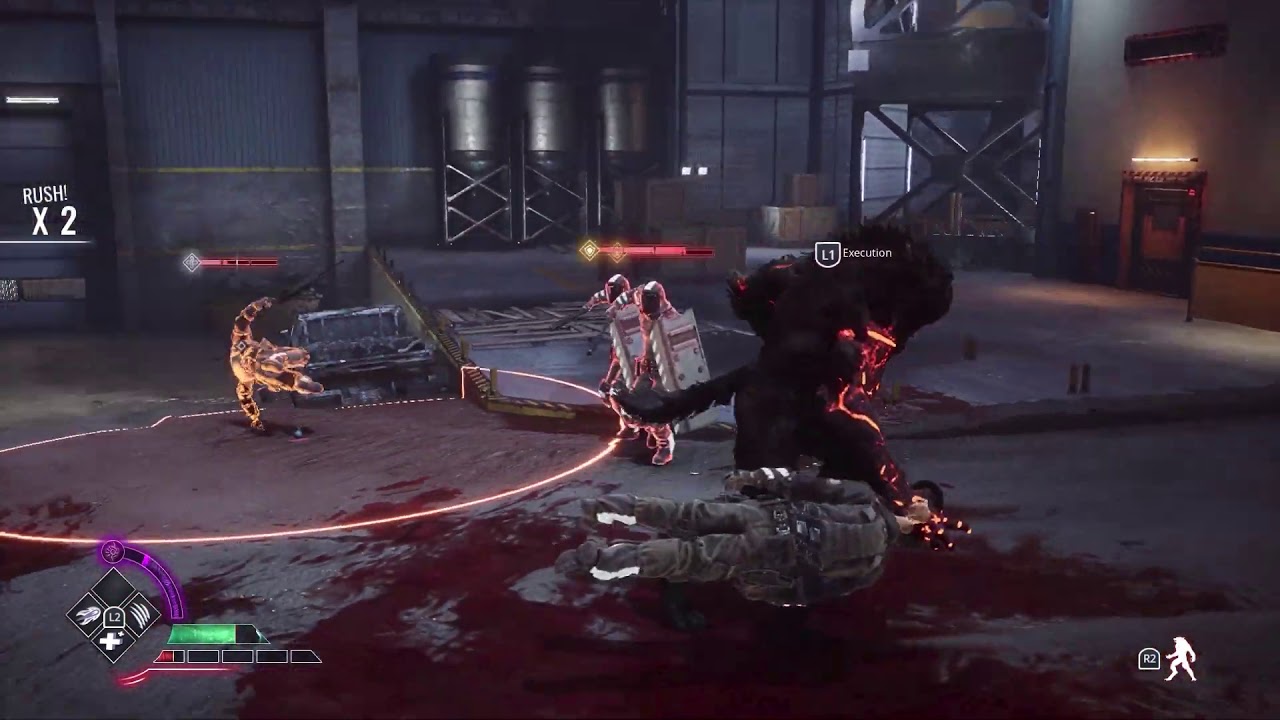Screen dimensions: 1280x720
Task: Use the healing cross ability
Action: coord(111,641)
